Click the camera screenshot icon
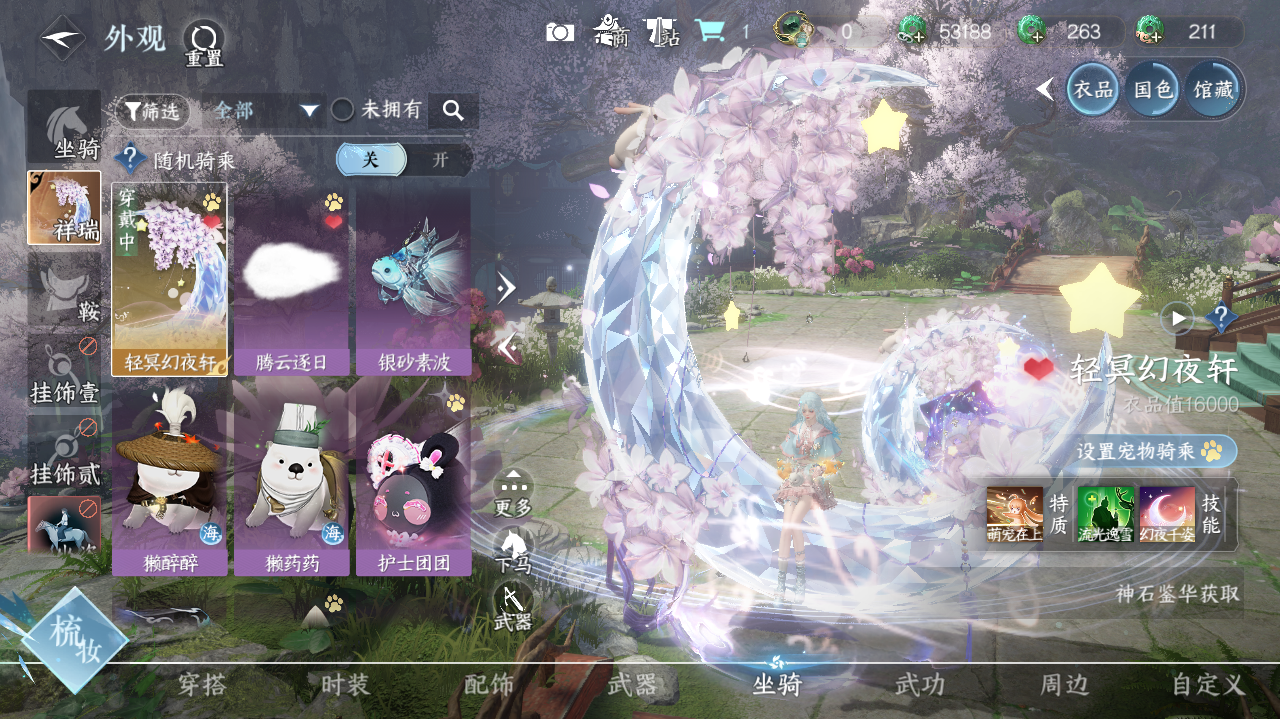Image resolution: width=1280 pixels, height=719 pixels. 560,32
